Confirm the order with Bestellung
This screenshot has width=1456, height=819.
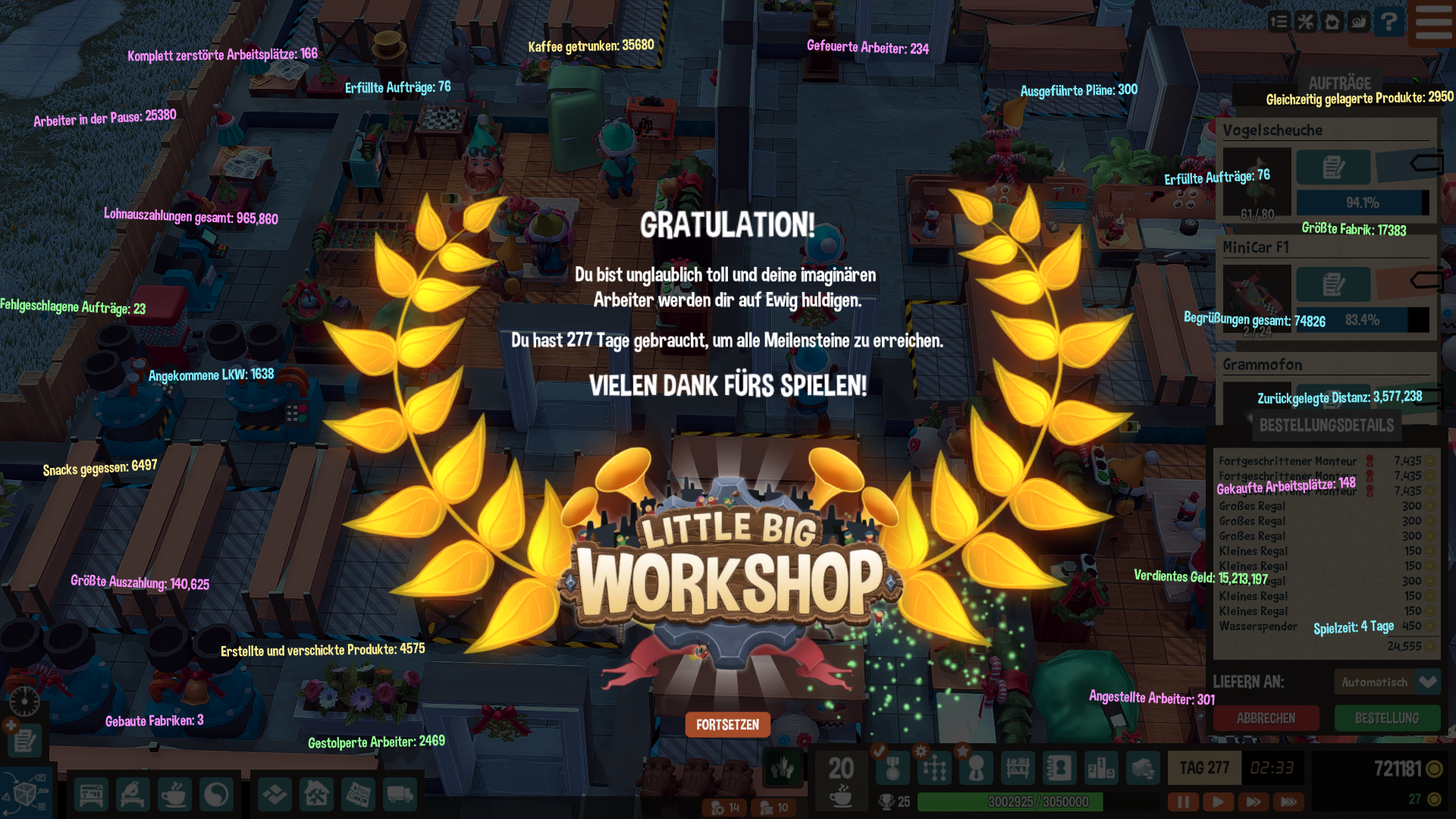click(1386, 718)
